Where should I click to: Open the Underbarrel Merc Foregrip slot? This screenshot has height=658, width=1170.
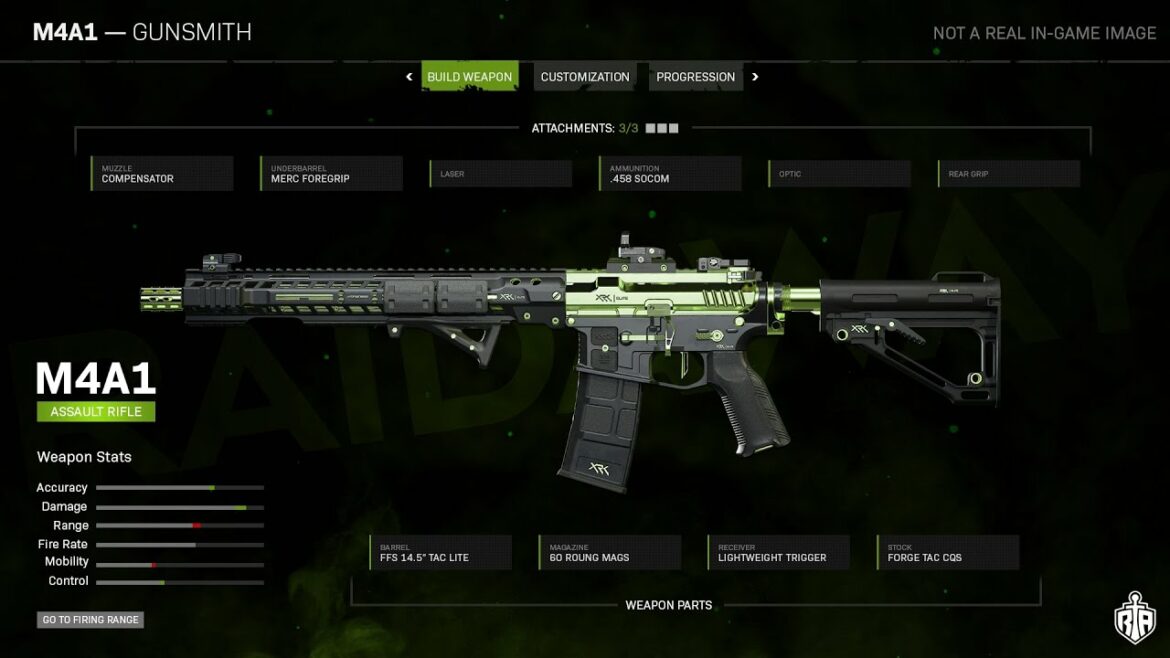pyautogui.click(x=332, y=174)
